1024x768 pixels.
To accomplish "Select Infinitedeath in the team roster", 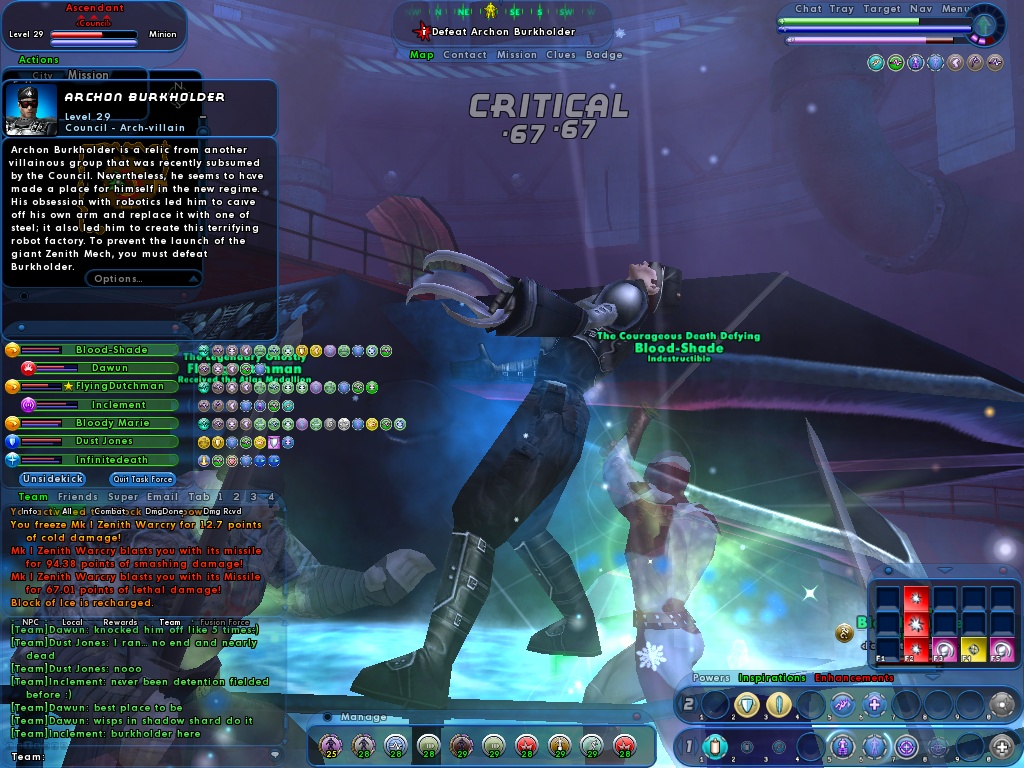I will (111, 460).
